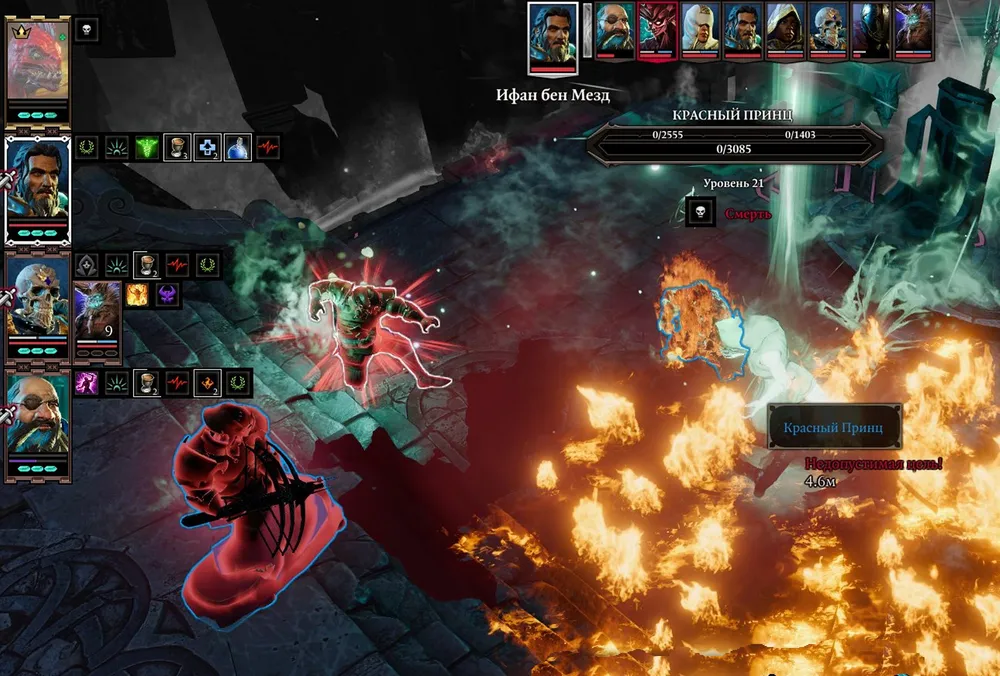The width and height of the screenshot is (1000, 676).
Task: Pick the red demon in the turn order
Action: tap(658, 27)
